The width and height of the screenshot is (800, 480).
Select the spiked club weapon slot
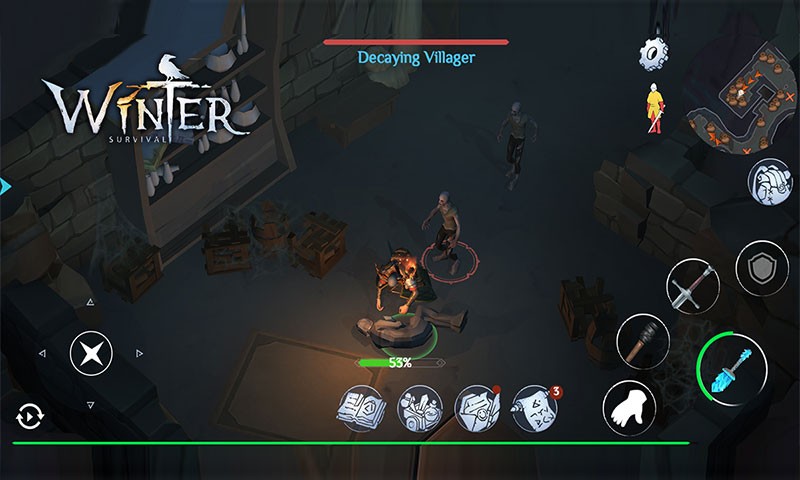pos(642,342)
